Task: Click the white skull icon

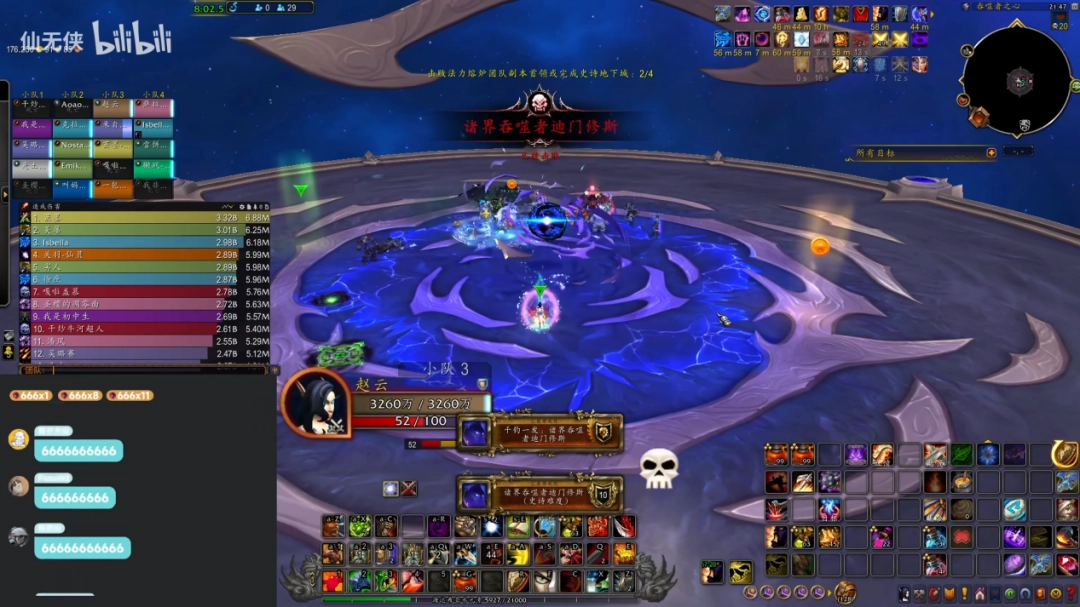Action: 658,468
